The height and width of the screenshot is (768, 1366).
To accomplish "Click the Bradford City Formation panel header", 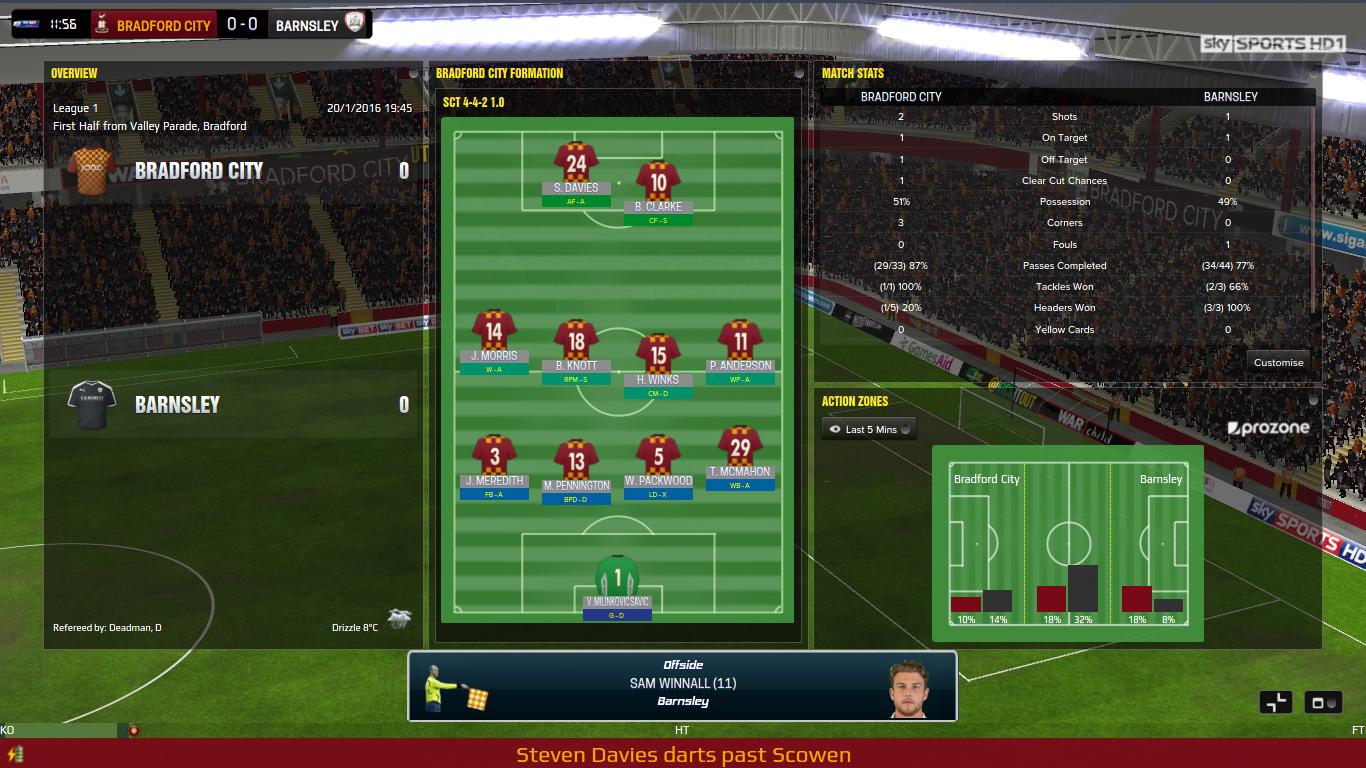I will pos(500,73).
